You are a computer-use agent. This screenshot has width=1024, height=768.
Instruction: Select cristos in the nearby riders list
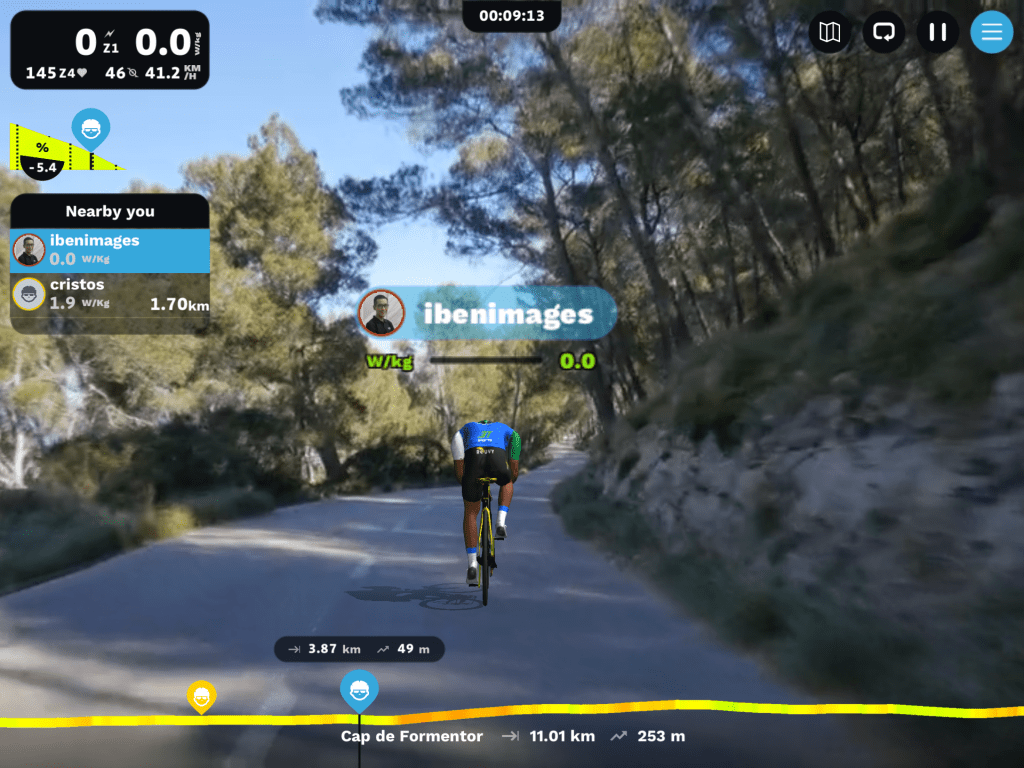(x=110, y=294)
